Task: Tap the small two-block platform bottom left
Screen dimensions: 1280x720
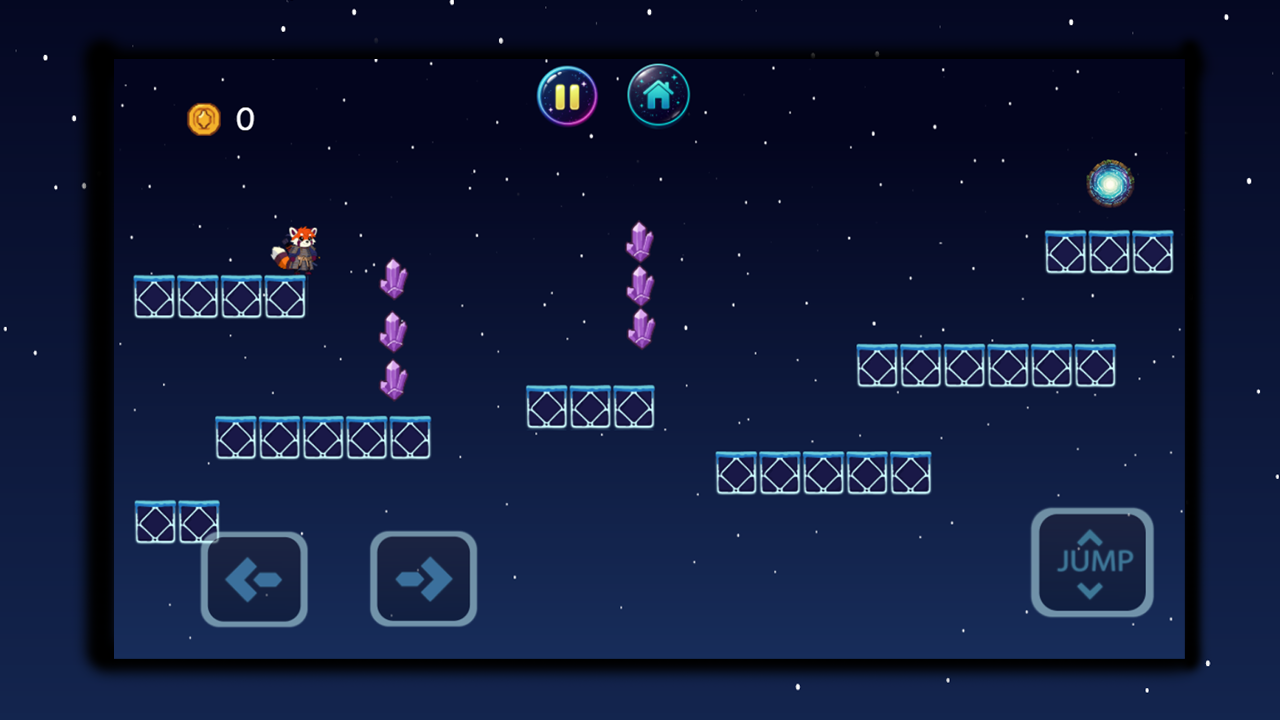Action: coord(177,521)
